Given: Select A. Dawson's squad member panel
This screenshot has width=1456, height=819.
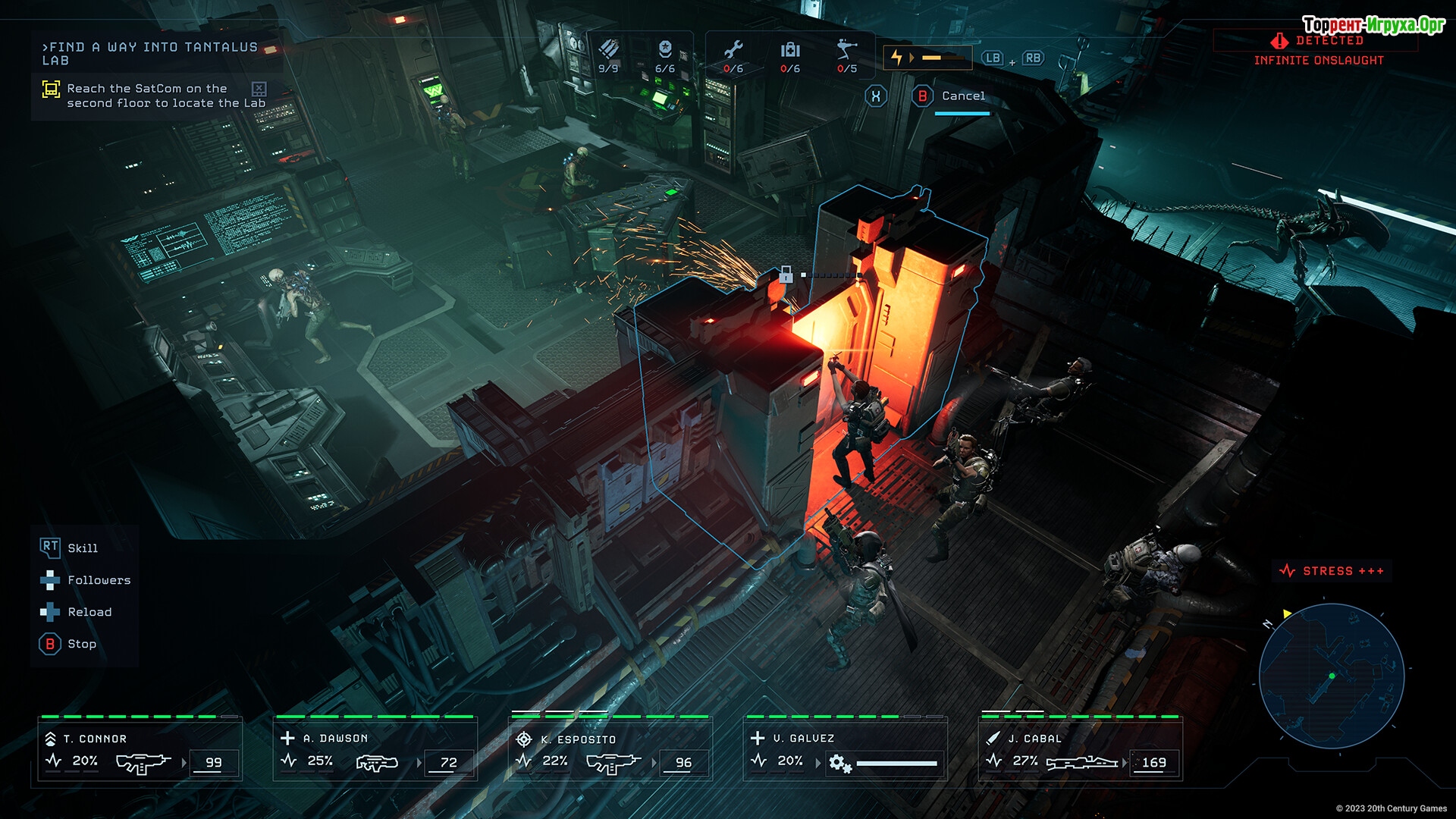Looking at the screenshot, I should pos(375,751).
